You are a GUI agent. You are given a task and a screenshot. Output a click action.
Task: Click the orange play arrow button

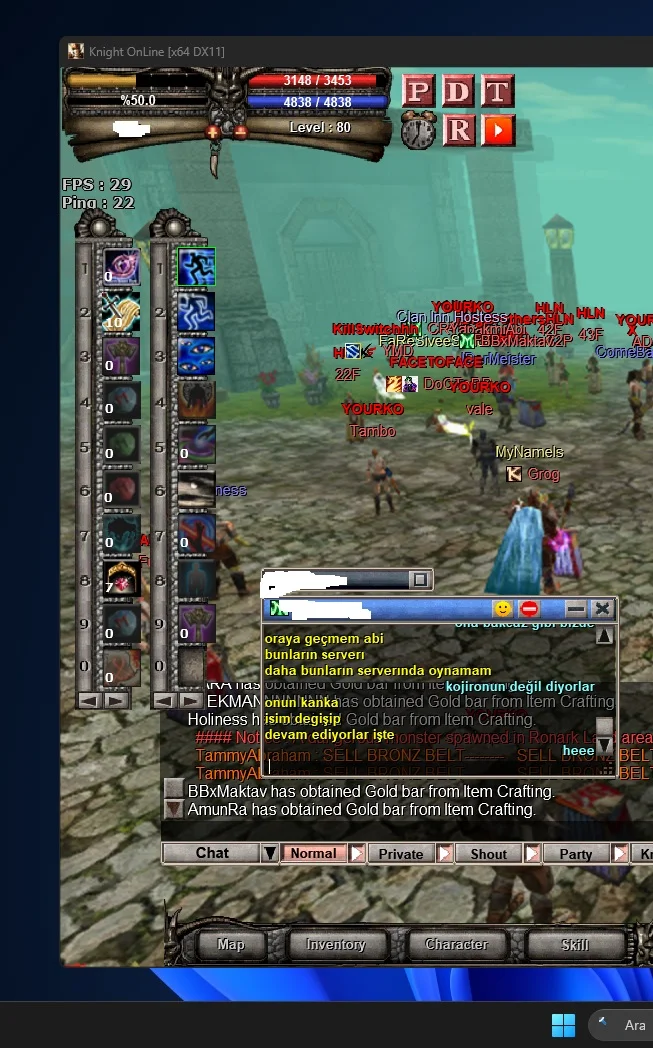(x=497, y=130)
